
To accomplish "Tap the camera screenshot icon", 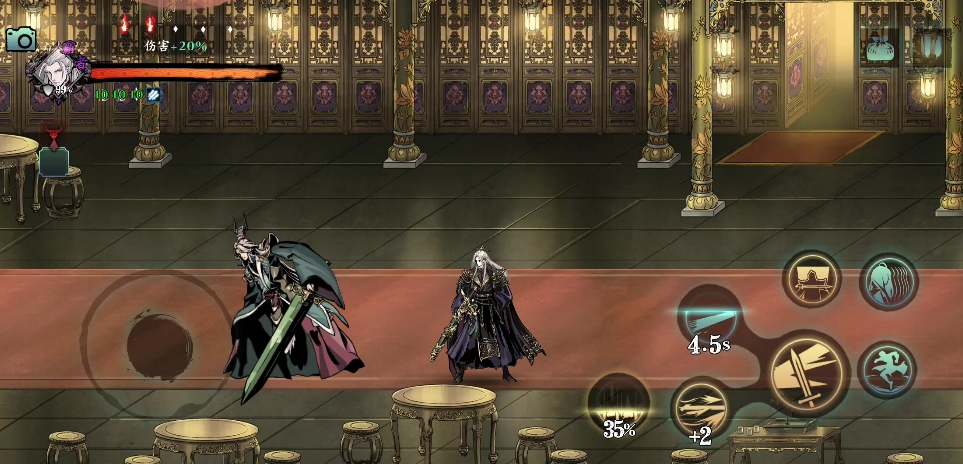I will click(20, 39).
